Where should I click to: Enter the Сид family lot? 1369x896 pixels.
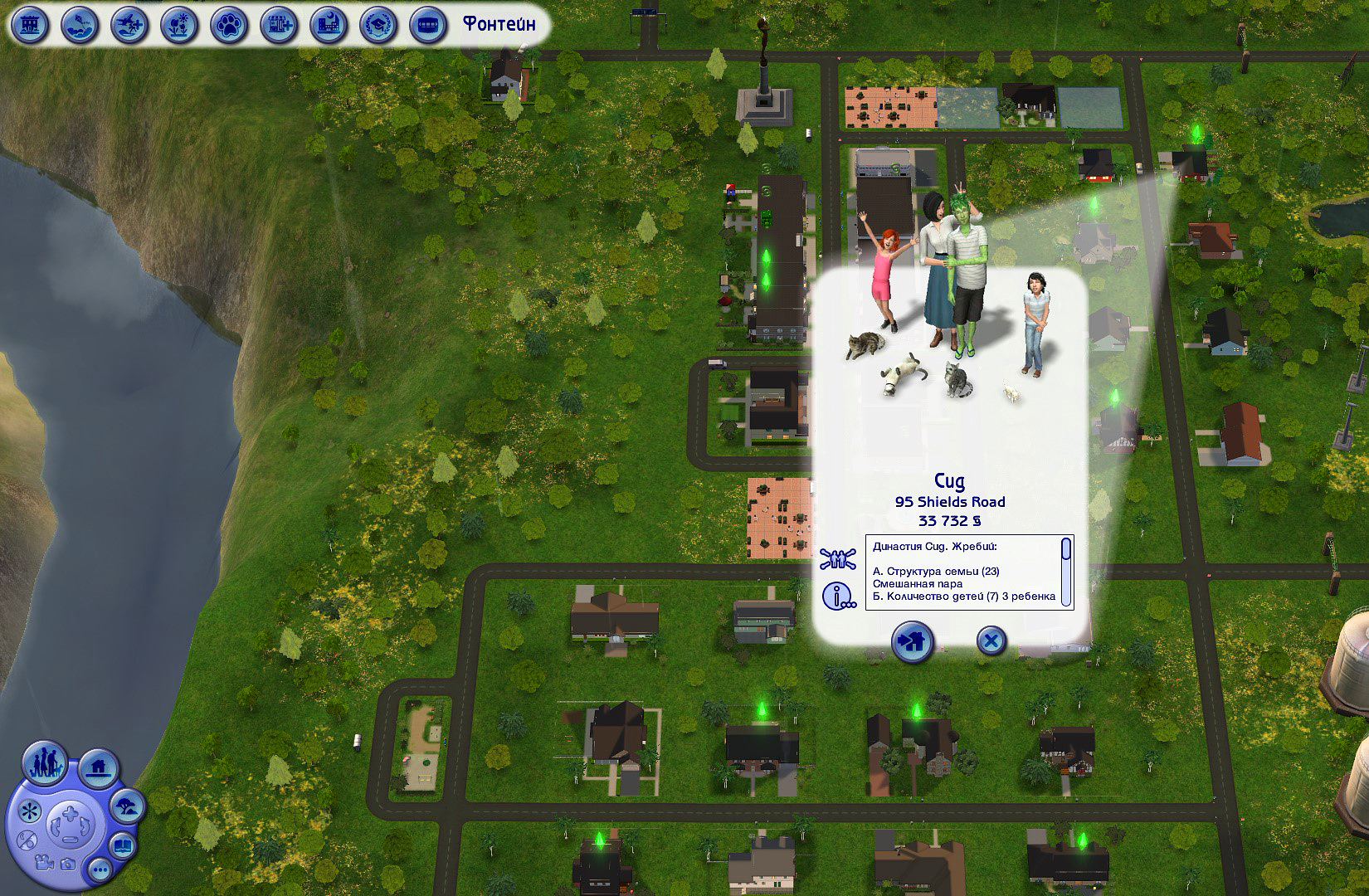[913, 641]
